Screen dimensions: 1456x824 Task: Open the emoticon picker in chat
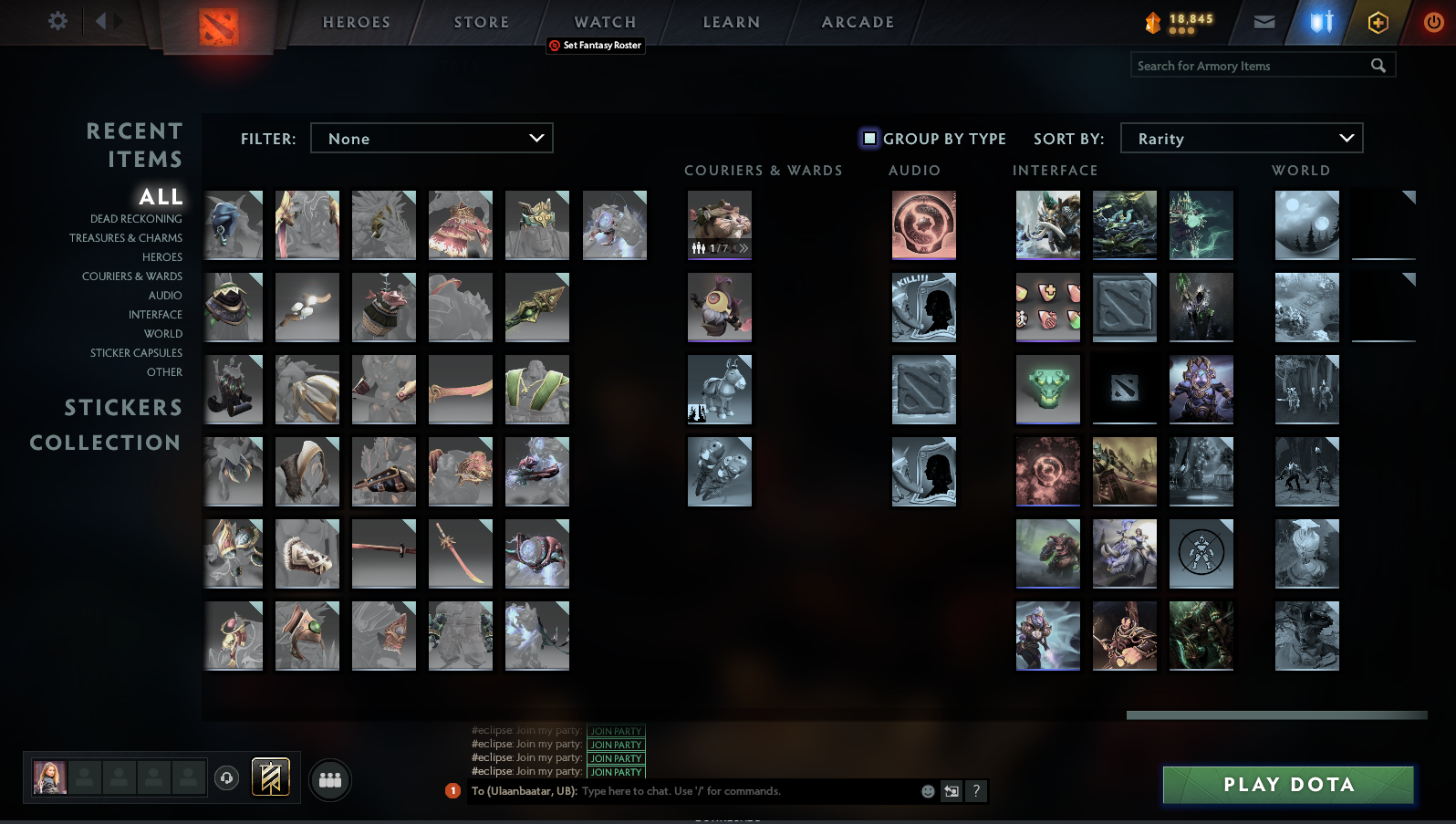pos(928,791)
